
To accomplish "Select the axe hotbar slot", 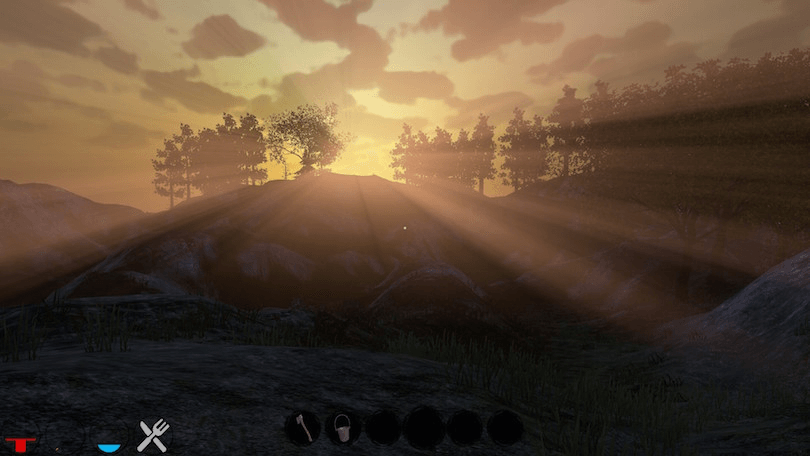I will [x=303, y=428].
